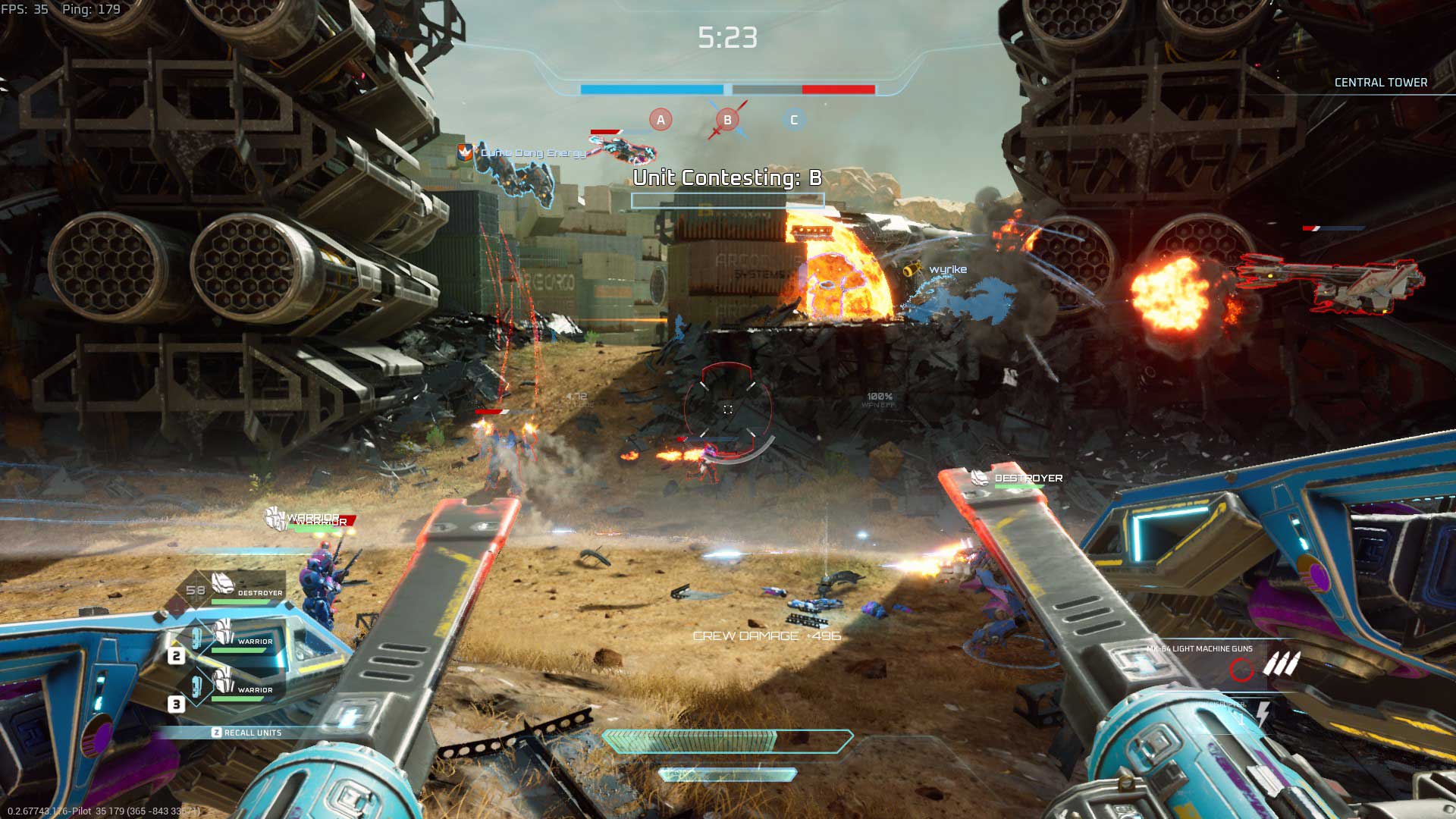
Task: Select contested capture point B marker
Action: (727, 120)
